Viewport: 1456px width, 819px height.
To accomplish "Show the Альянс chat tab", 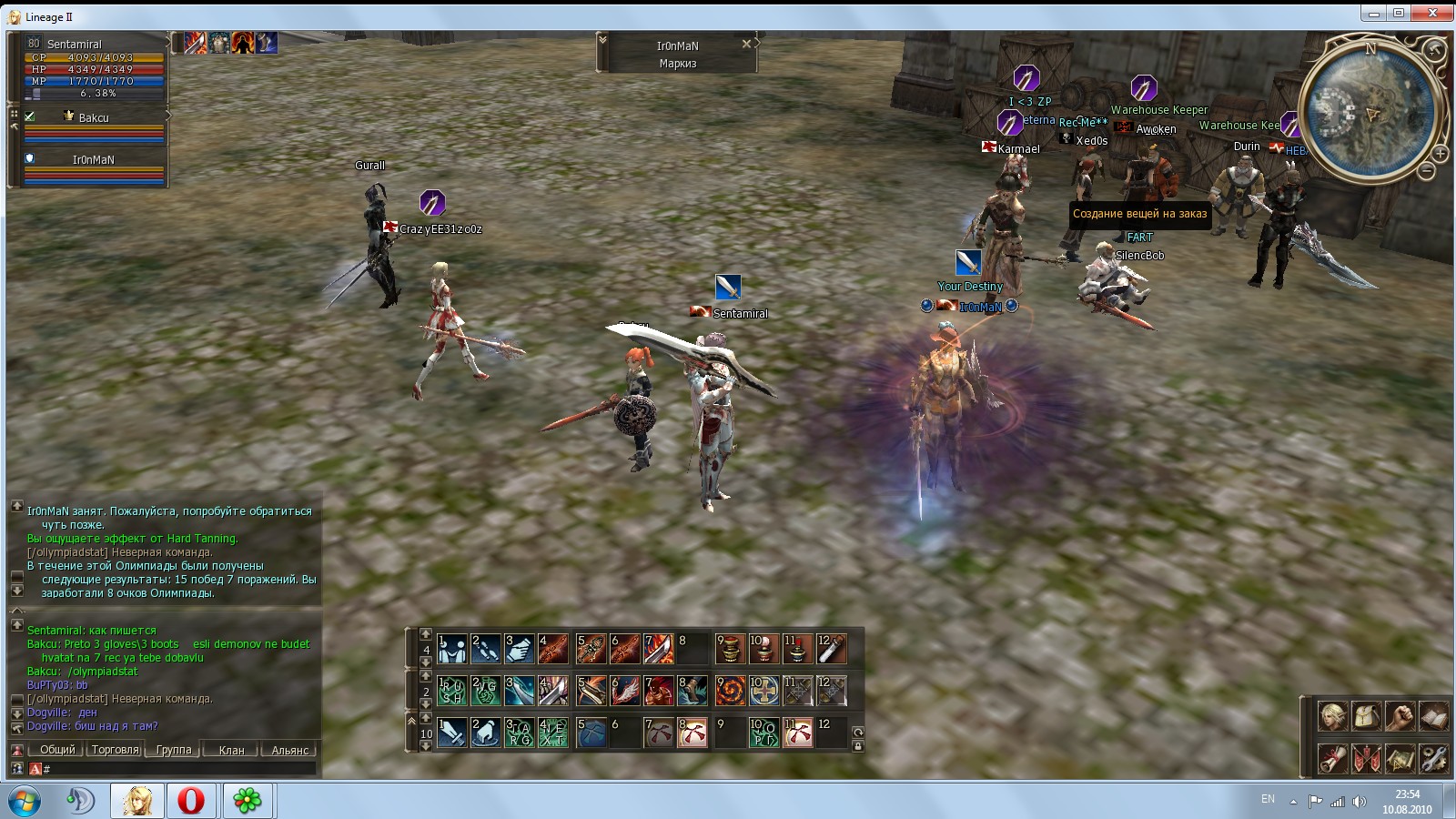I will [x=289, y=750].
